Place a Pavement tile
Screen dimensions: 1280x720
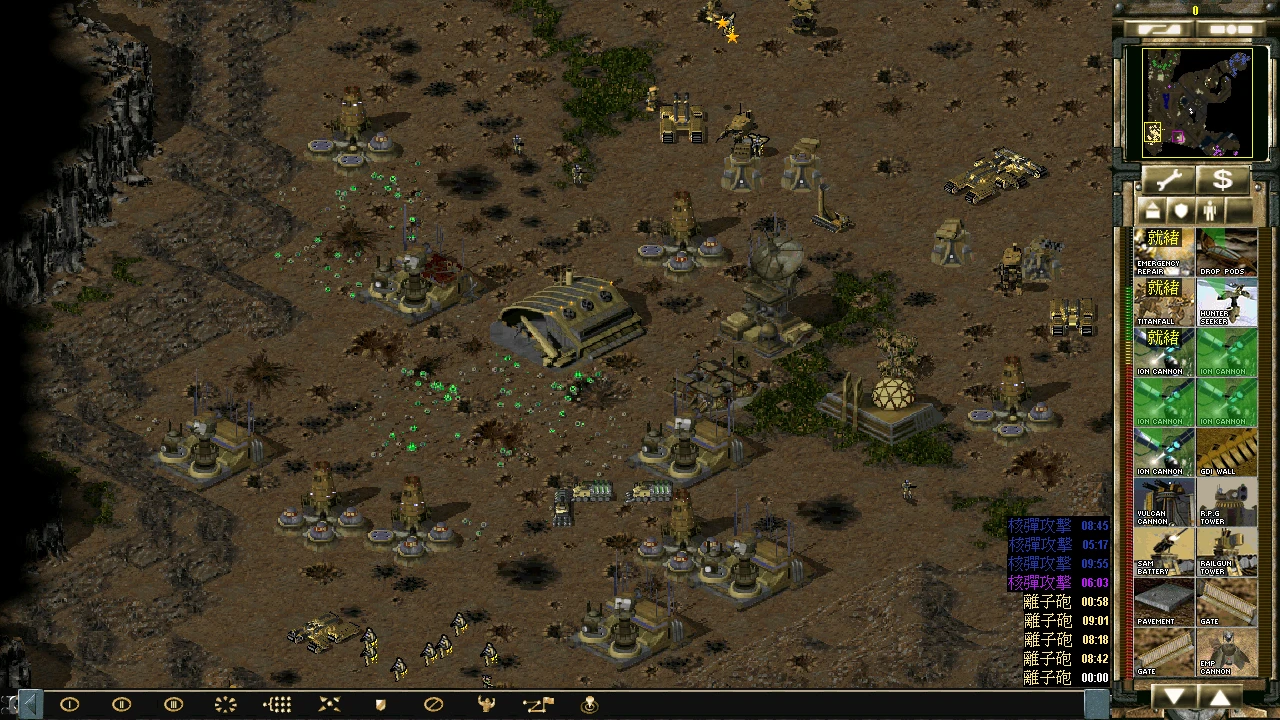(x=1164, y=602)
